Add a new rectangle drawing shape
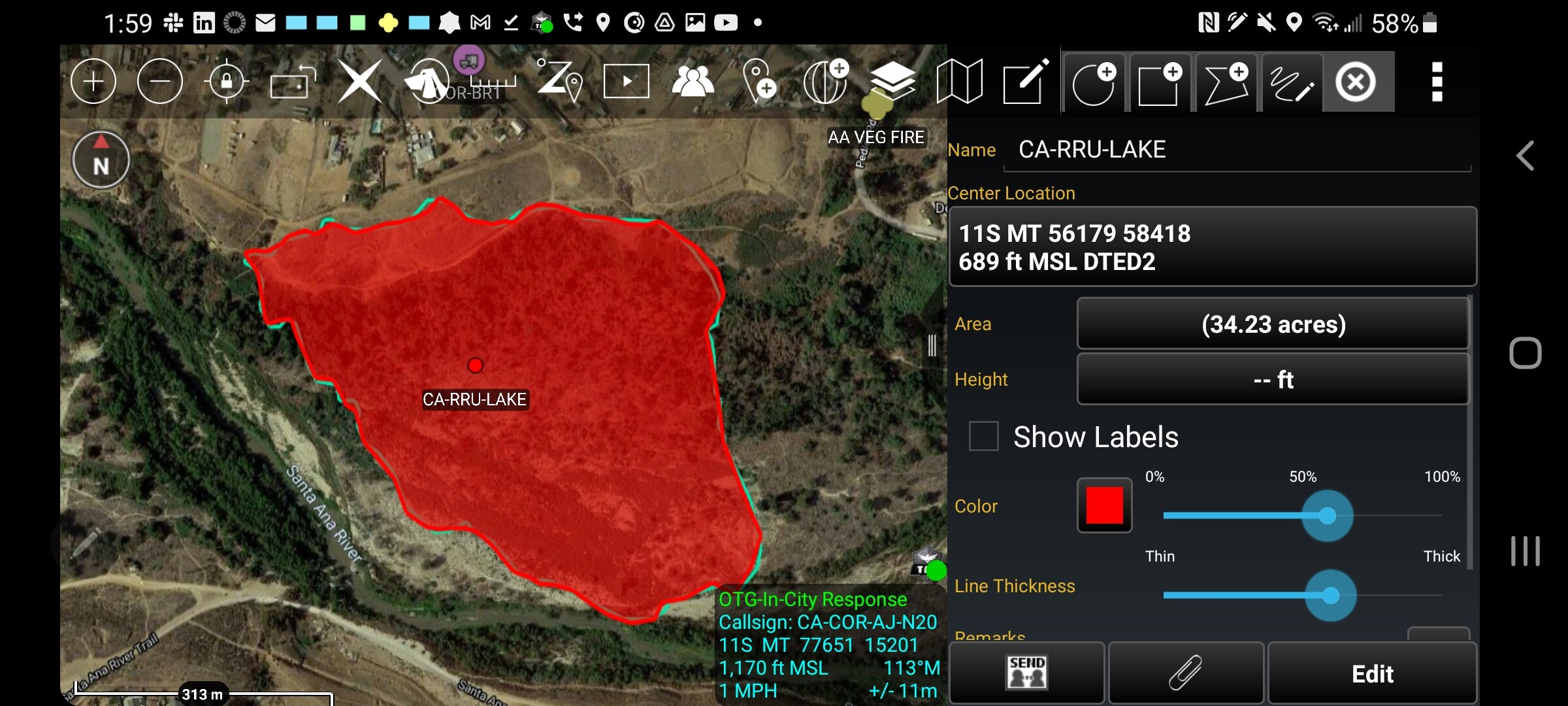The height and width of the screenshot is (706, 1568). point(1160,83)
